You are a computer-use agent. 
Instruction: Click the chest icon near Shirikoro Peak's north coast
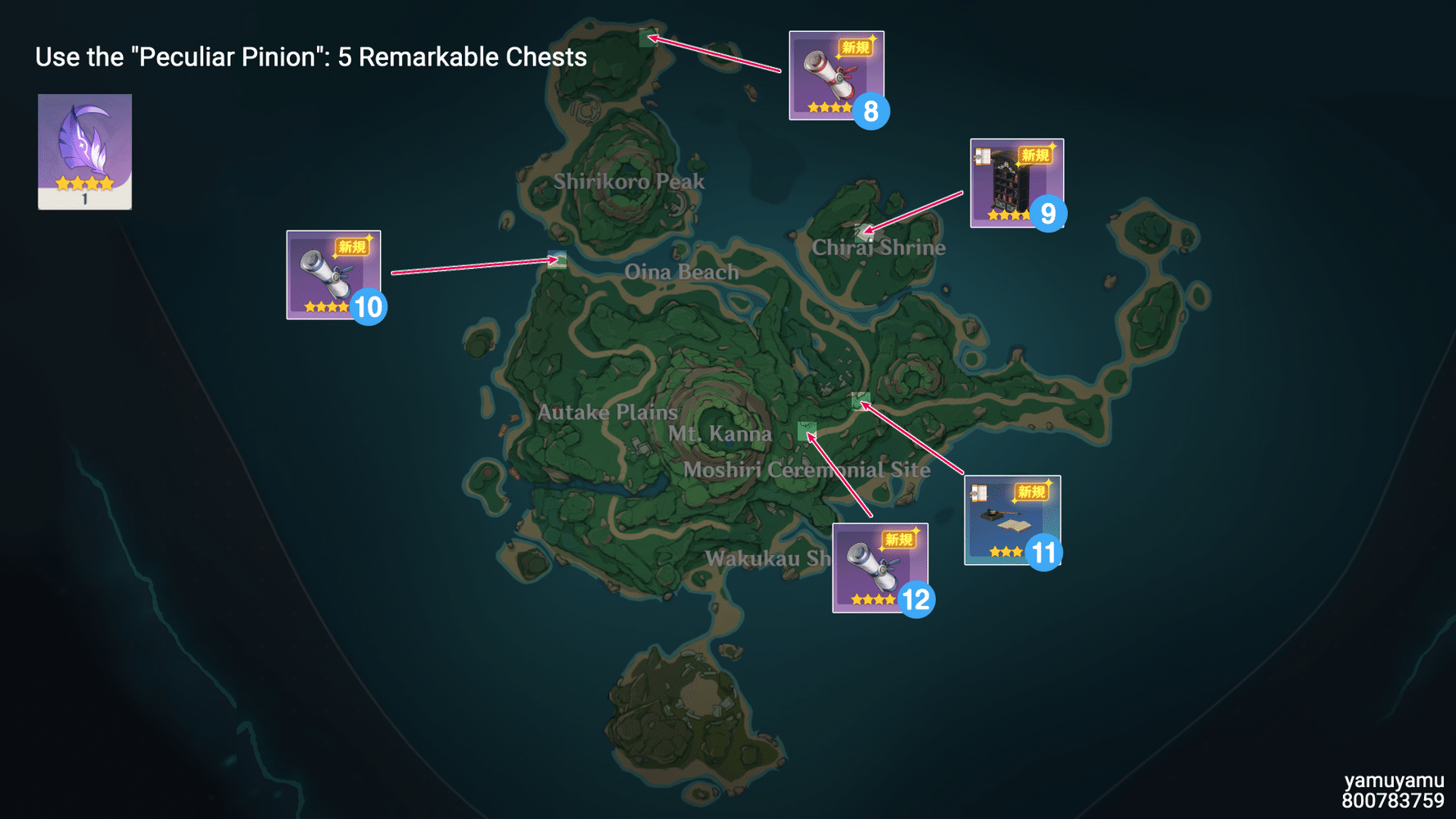click(647, 38)
